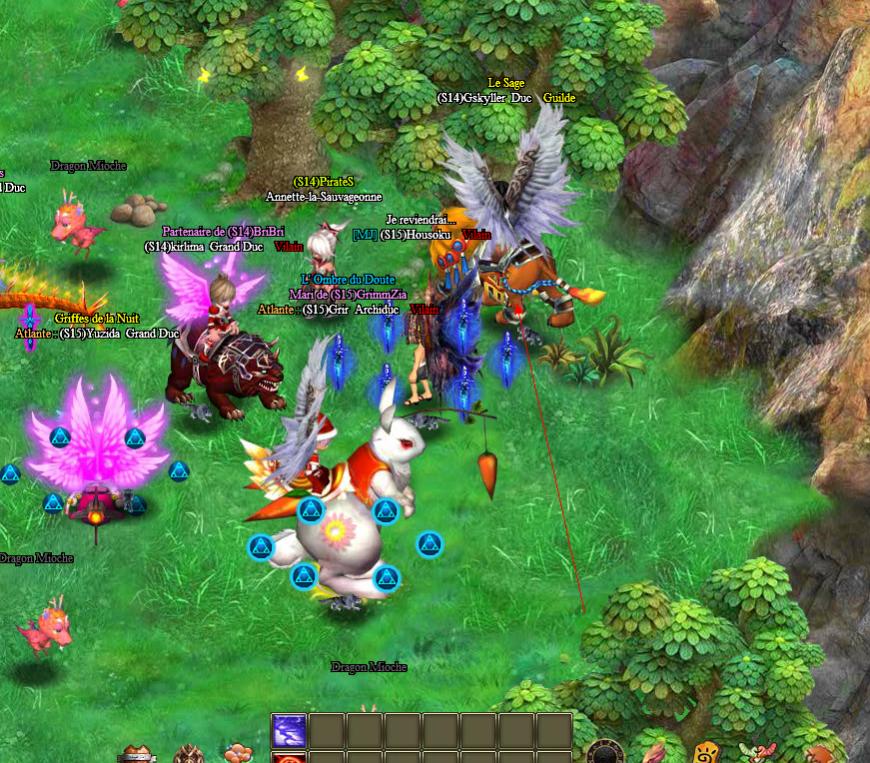Use the red swirl skill slot
Image resolution: width=870 pixels, height=763 pixels.
290,758
